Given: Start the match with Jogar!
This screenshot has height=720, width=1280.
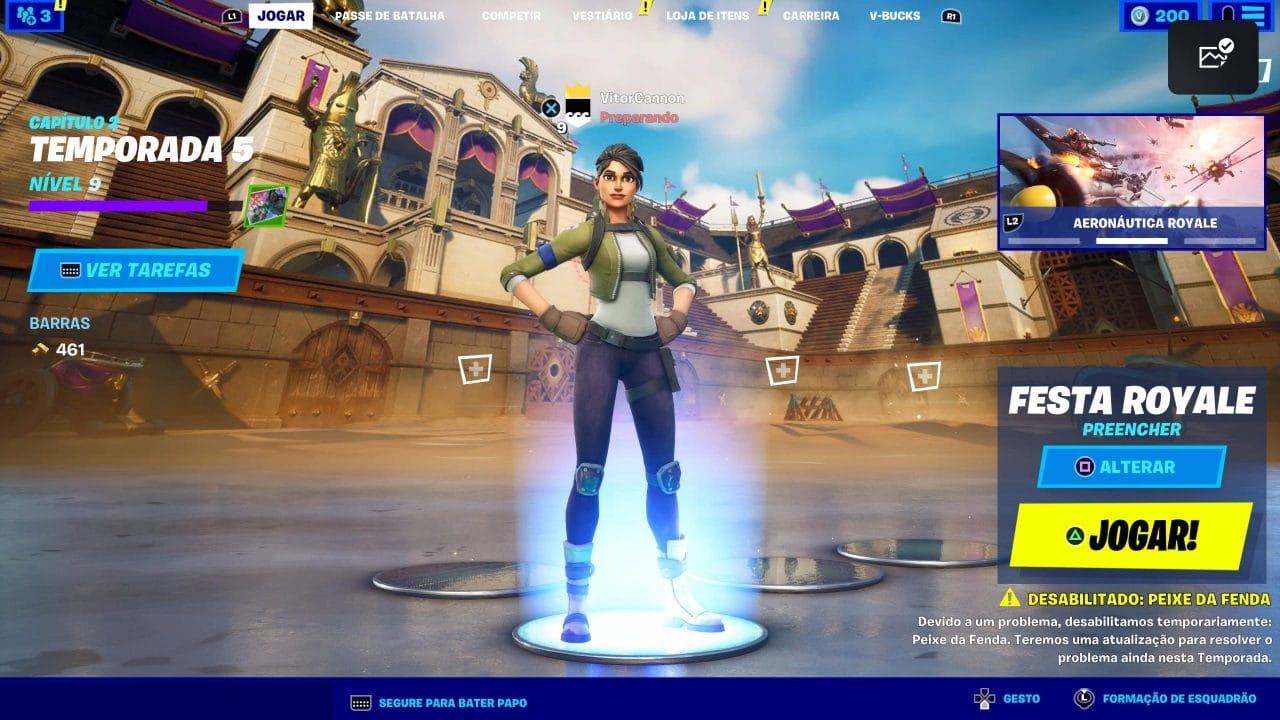Looking at the screenshot, I should pos(1131,537).
